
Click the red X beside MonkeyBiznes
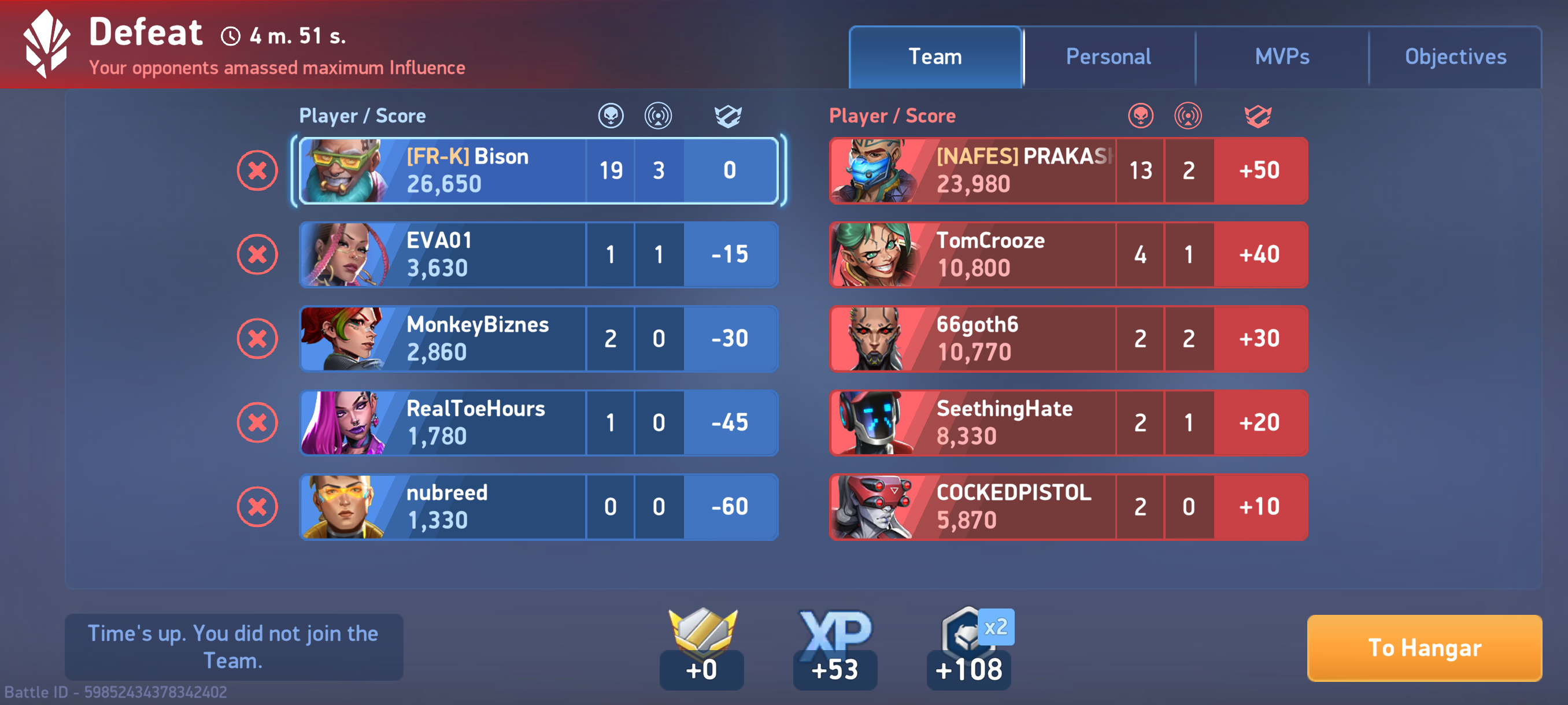coord(257,338)
